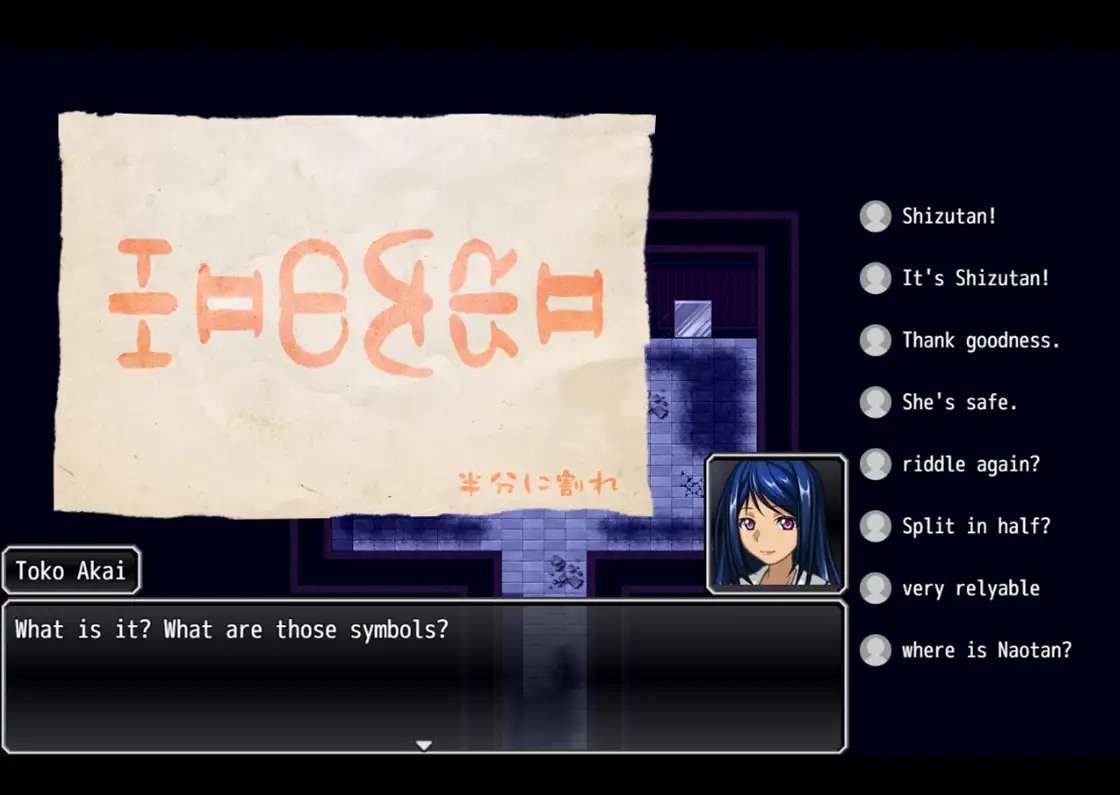Click the "riddle again?" chat message
This screenshot has width=1120, height=795.
(969, 464)
